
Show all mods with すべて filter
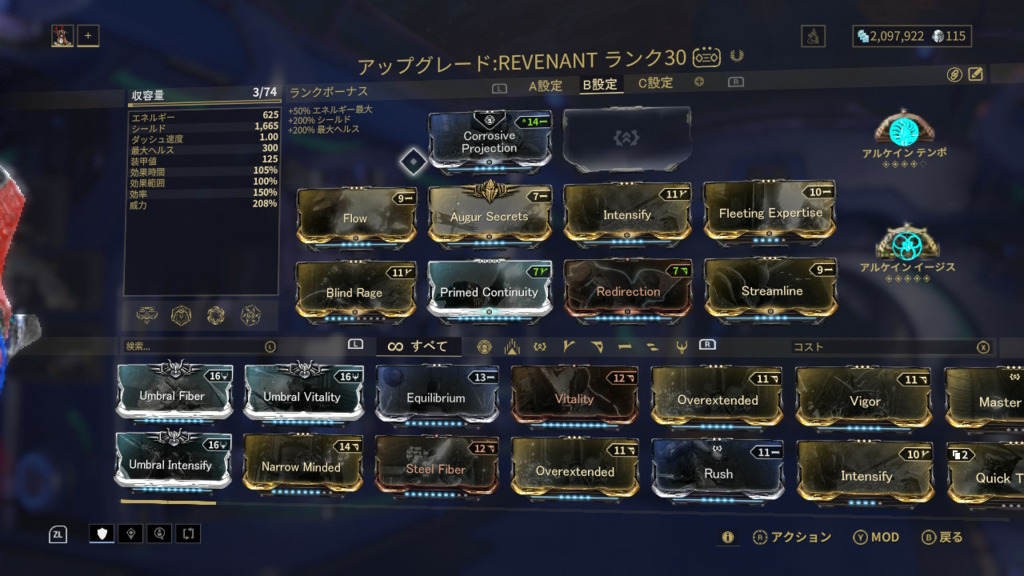(x=419, y=347)
